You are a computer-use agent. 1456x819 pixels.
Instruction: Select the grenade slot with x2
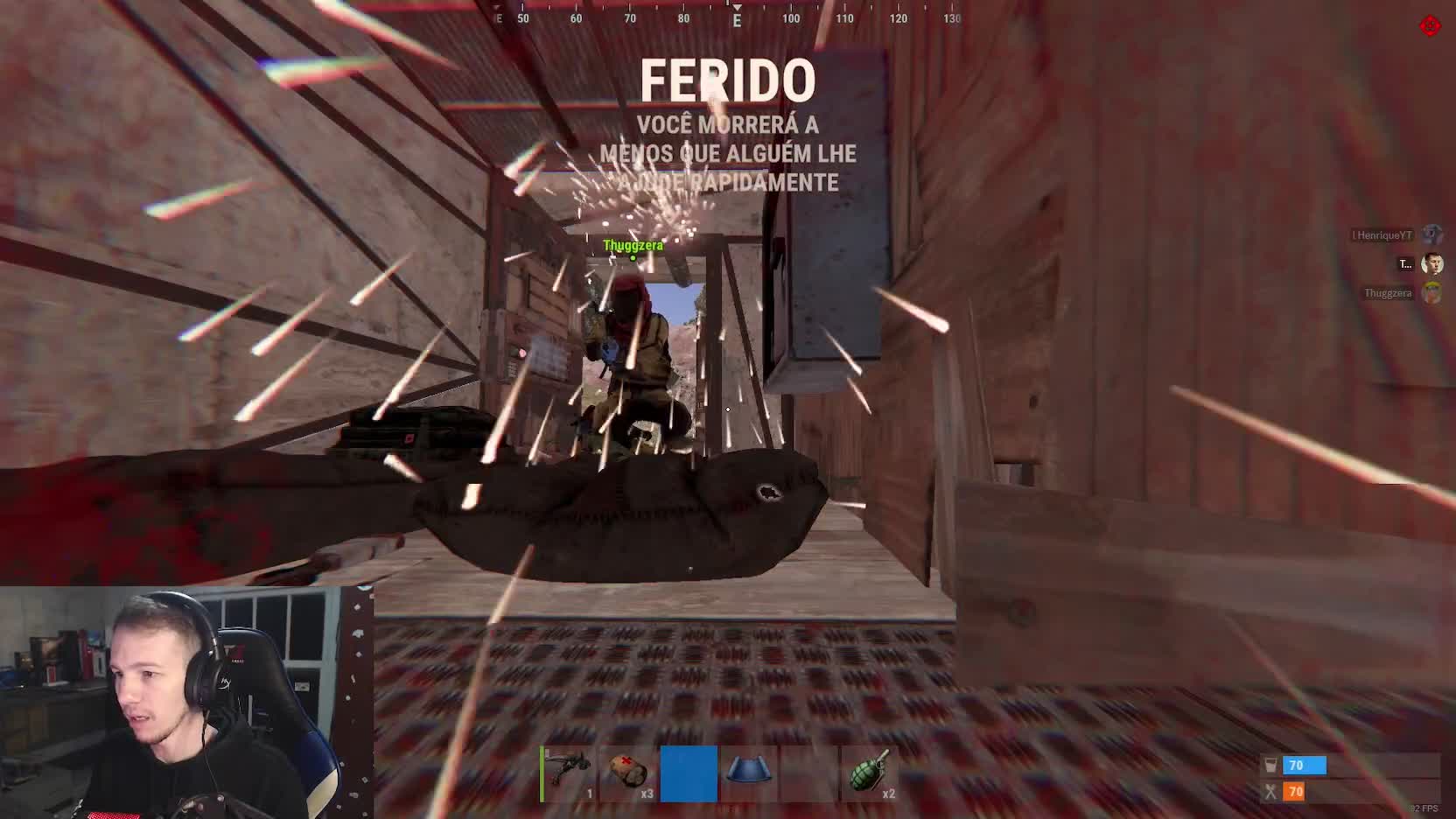(x=869, y=774)
